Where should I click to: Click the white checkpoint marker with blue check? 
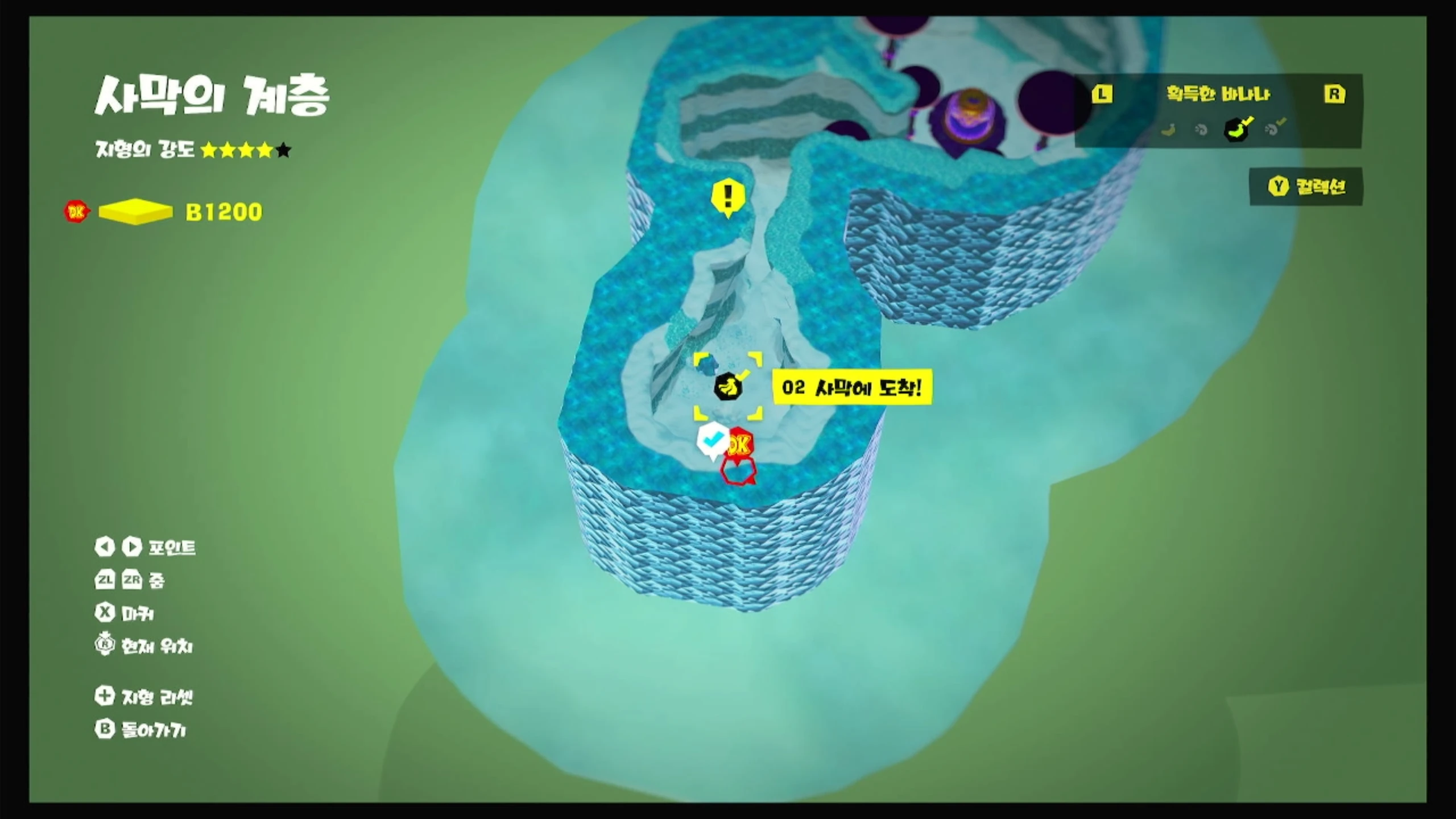click(712, 440)
